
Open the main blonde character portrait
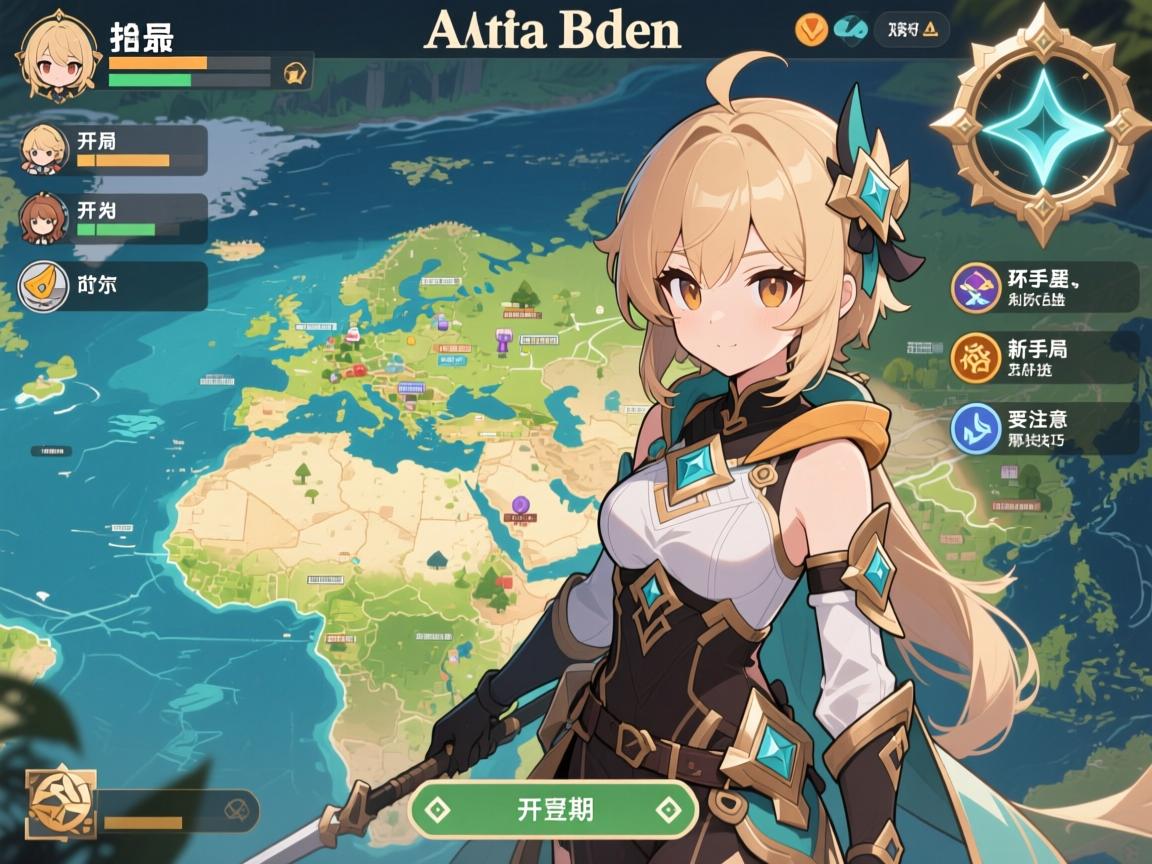point(57,56)
